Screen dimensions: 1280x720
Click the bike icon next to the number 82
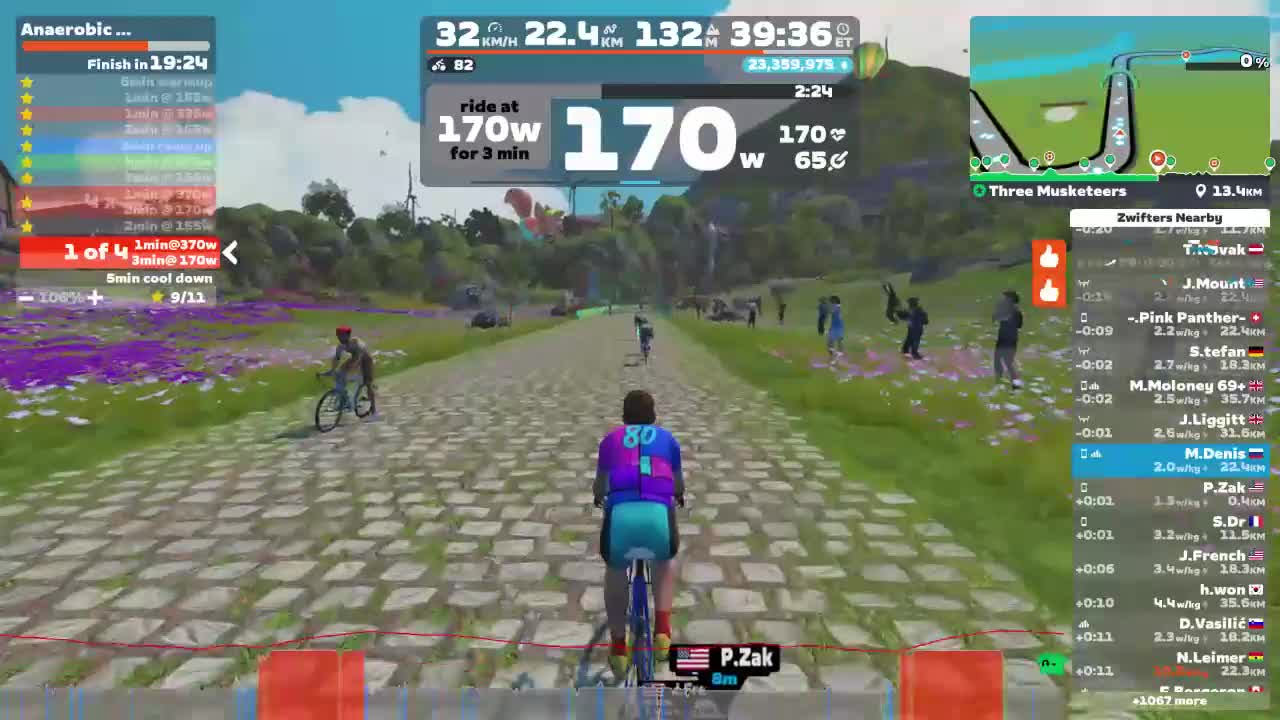pos(438,65)
